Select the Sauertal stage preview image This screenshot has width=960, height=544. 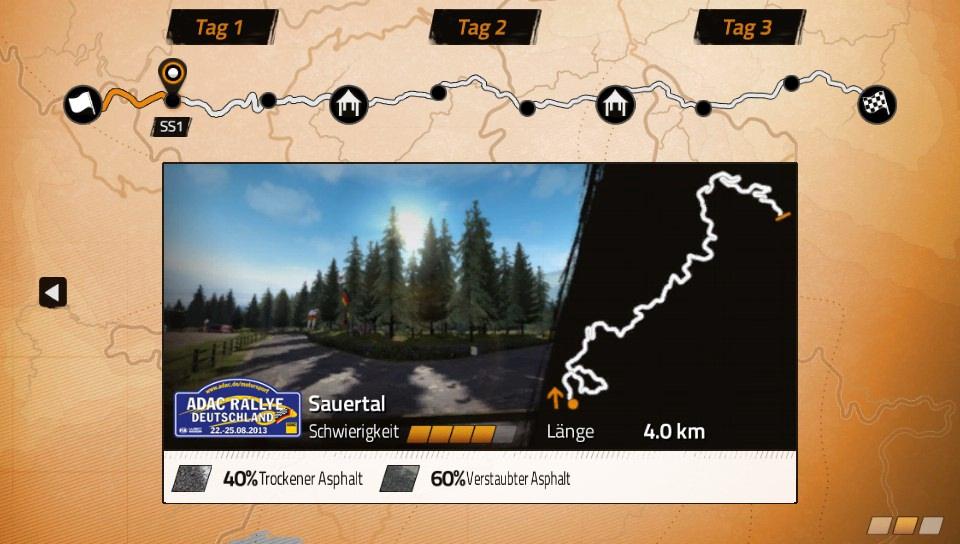(370, 280)
